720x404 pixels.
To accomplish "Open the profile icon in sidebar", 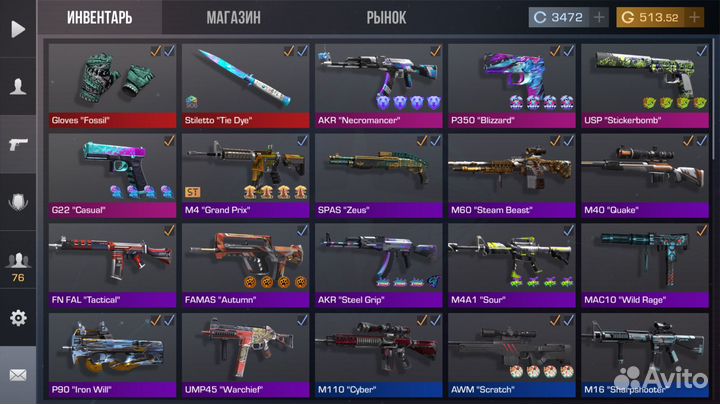I will (17, 85).
